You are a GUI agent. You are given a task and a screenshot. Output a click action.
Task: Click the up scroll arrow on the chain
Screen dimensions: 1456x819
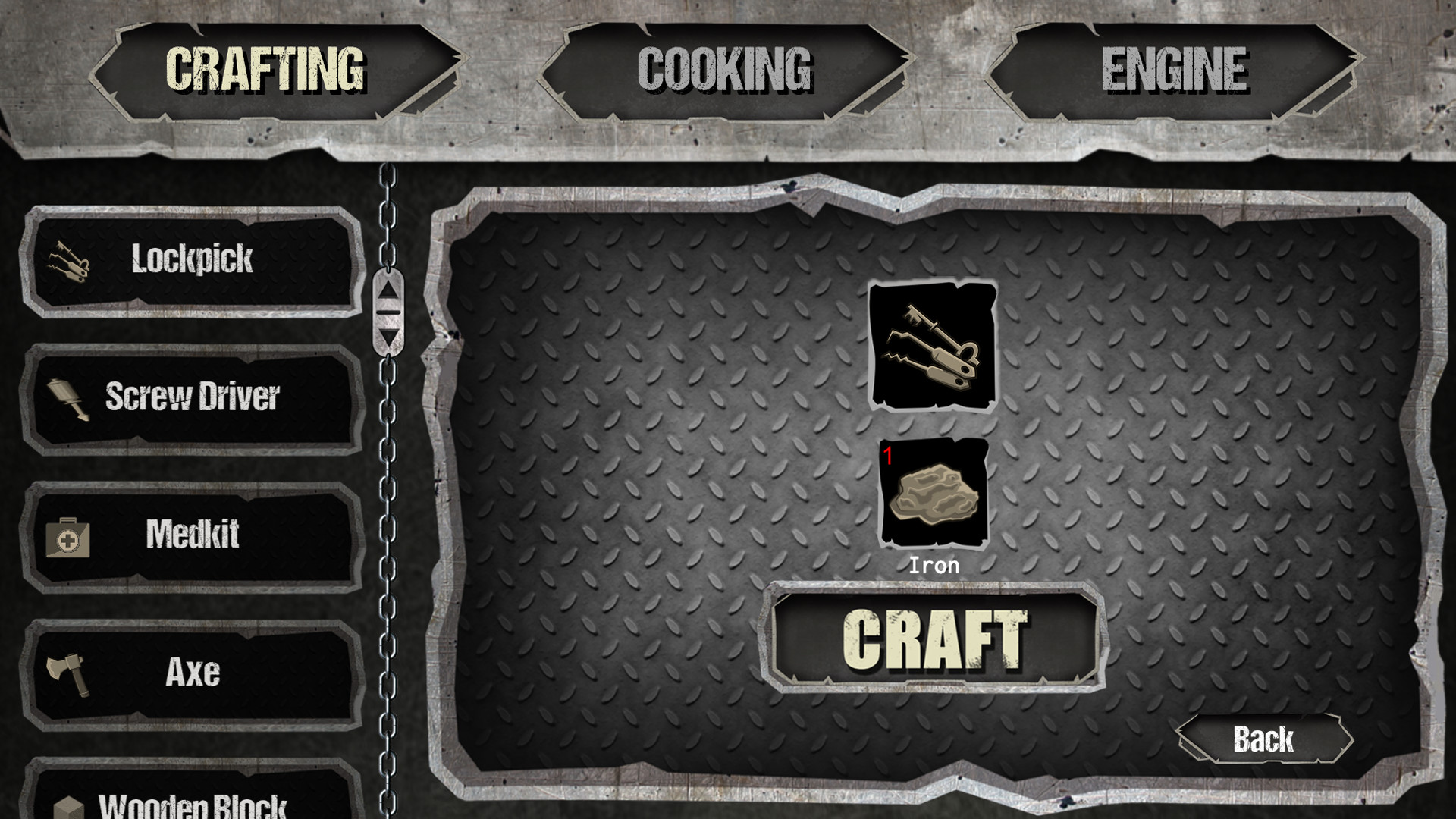point(389,288)
